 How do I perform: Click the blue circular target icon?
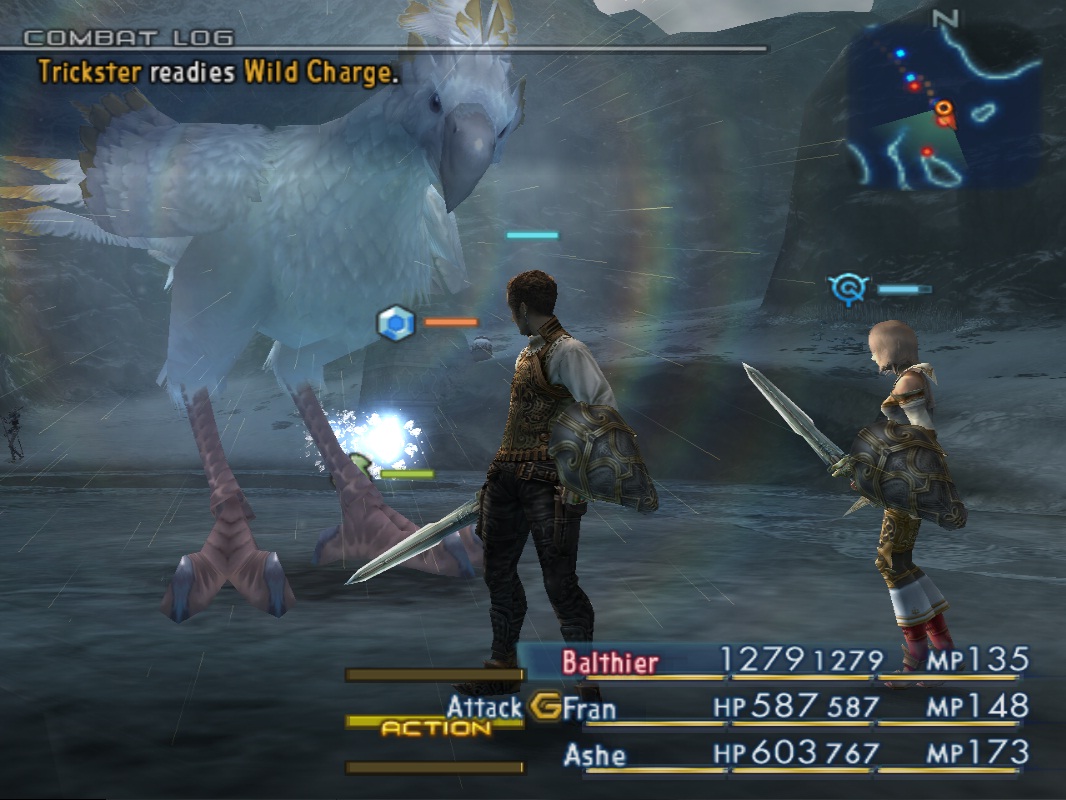coord(849,289)
